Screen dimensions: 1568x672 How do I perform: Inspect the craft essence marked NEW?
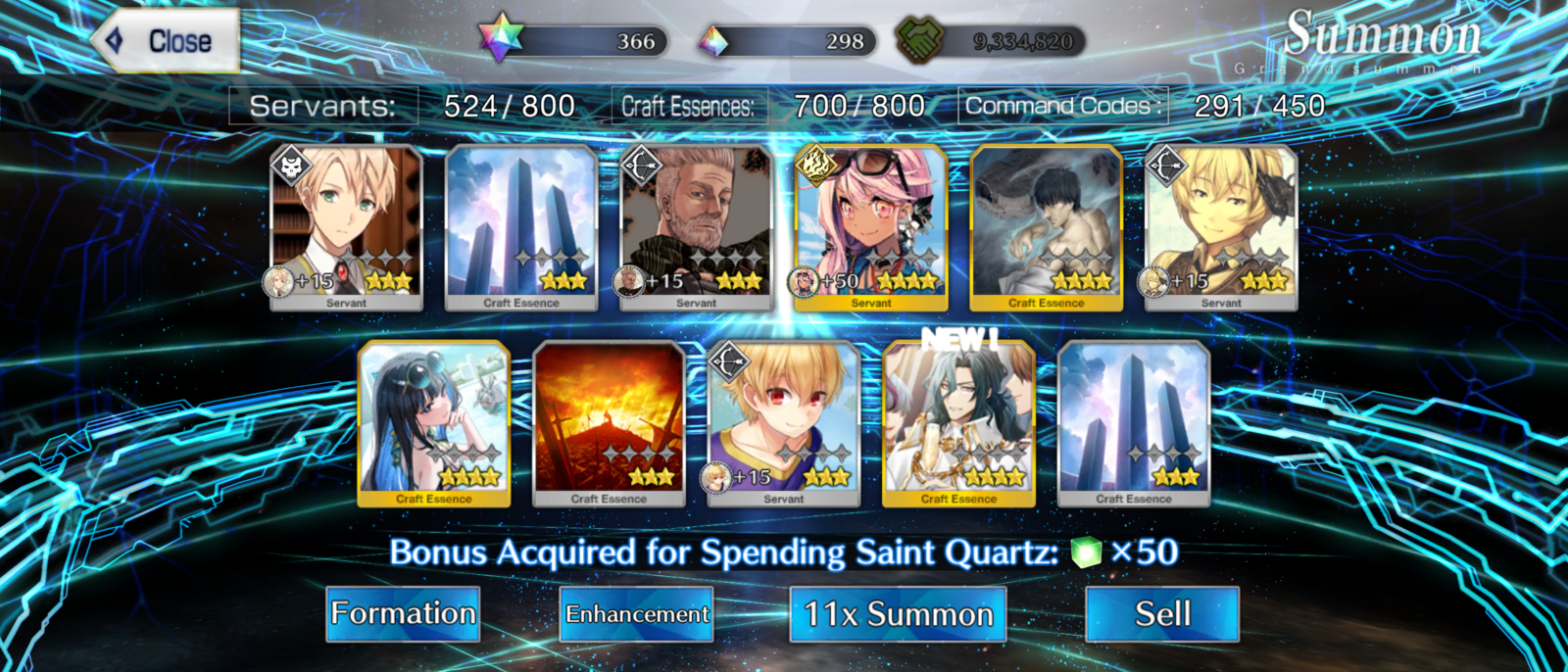tap(958, 423)
